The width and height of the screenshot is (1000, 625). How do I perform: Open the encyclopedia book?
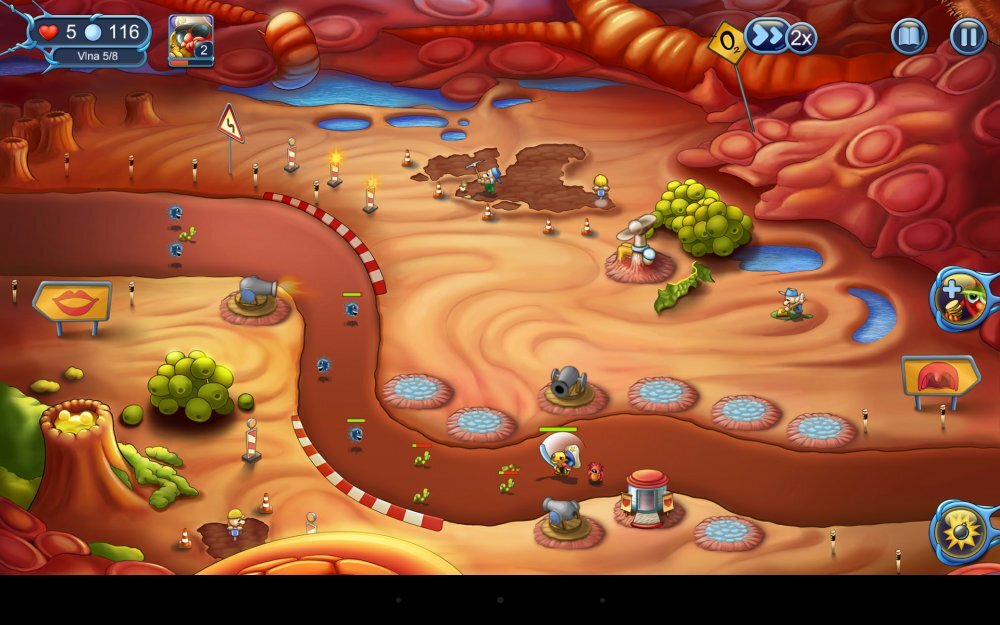(909, 37)
